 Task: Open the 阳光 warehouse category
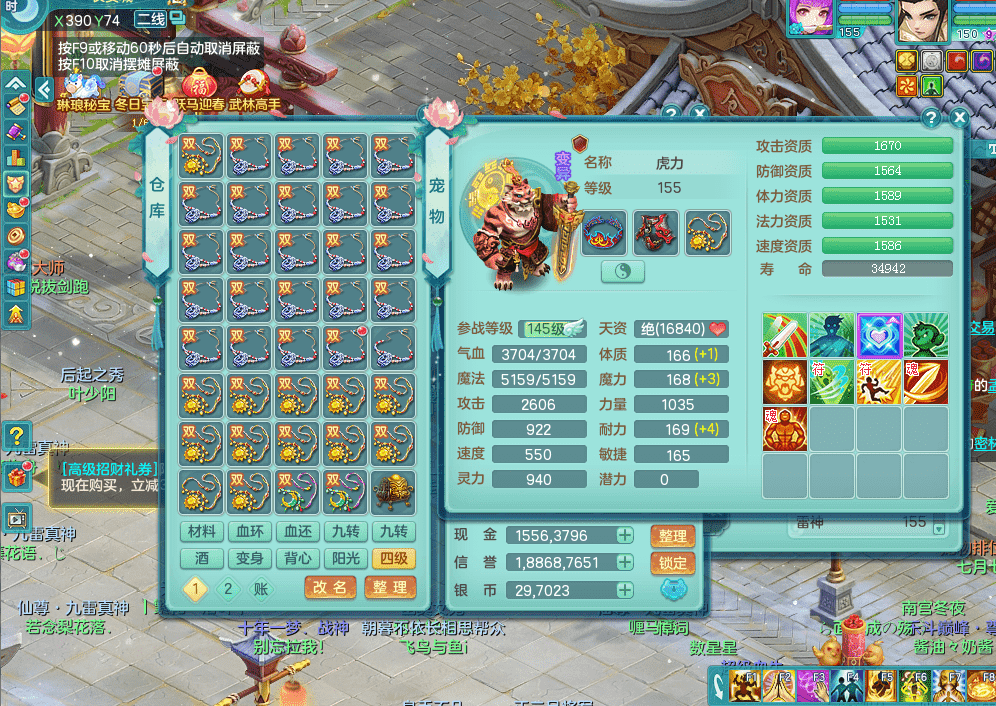click(x=345, y=559)
